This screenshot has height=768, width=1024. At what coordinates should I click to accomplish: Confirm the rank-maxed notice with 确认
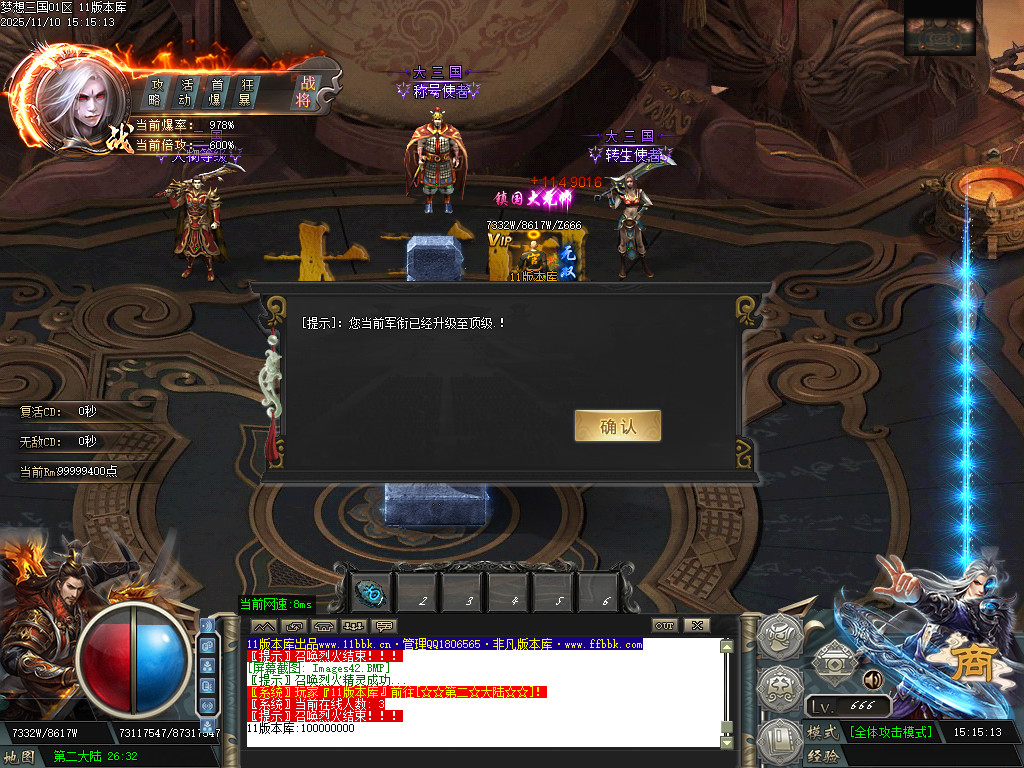[x=617, y=426]
